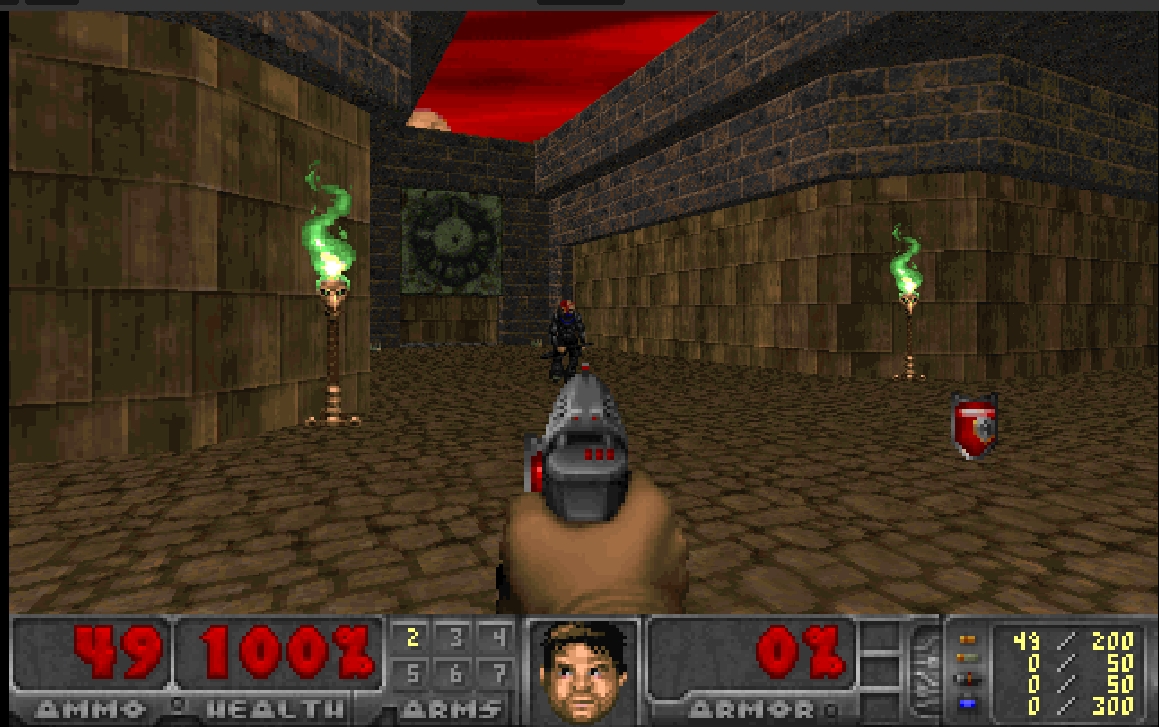
Task: Click the Doomguy face portrait
Action: tap(583, 666)
